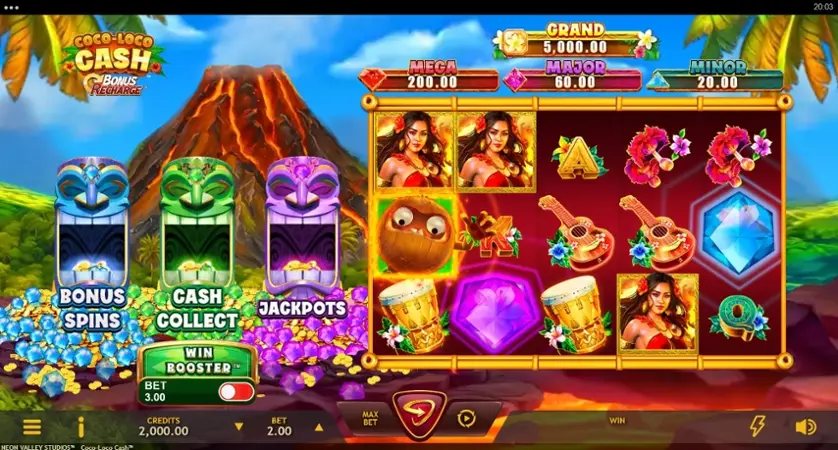Image resolution: width=838 pixels, height=450 pixels.
Task: Open the autoplay options
Action: 466,417
